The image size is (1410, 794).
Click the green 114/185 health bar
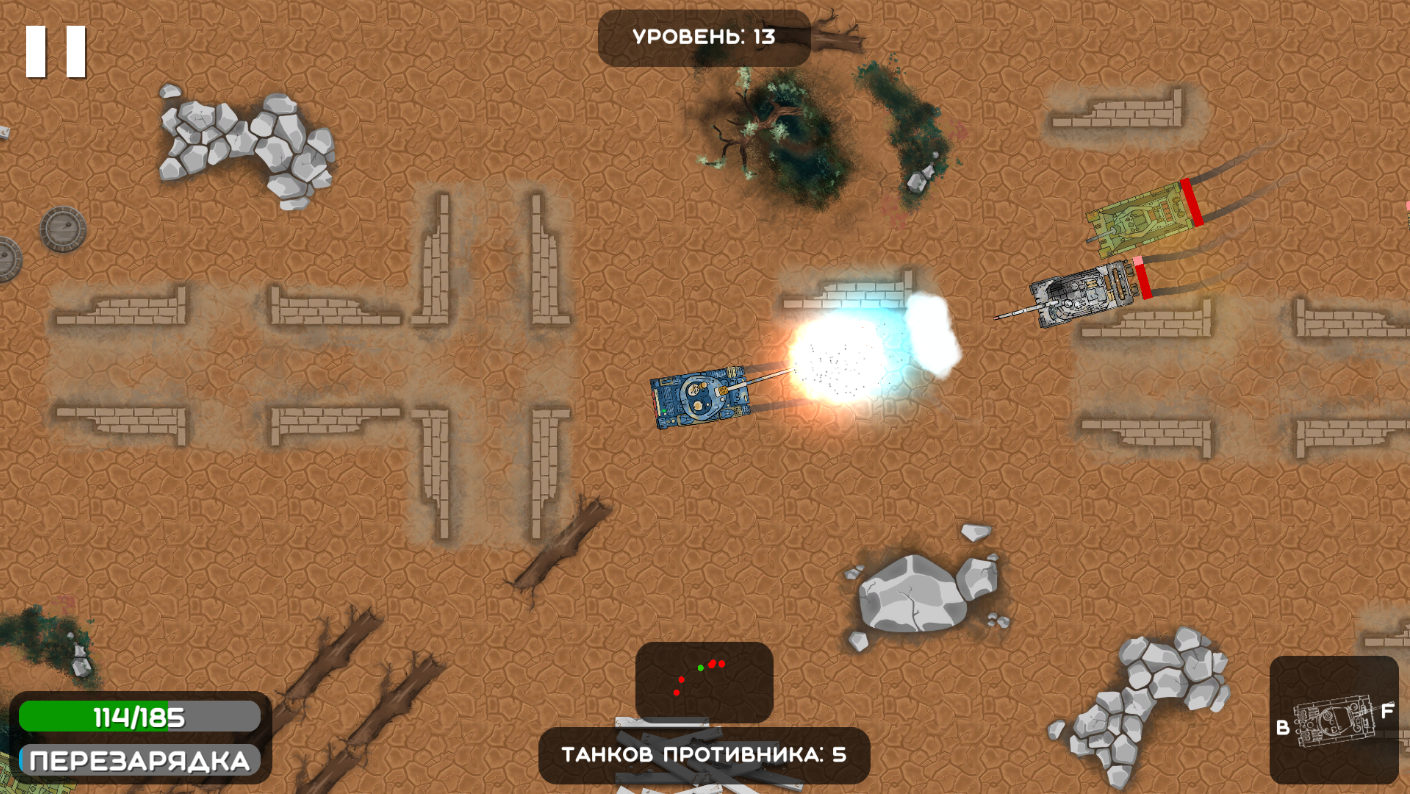click(138, 715)
